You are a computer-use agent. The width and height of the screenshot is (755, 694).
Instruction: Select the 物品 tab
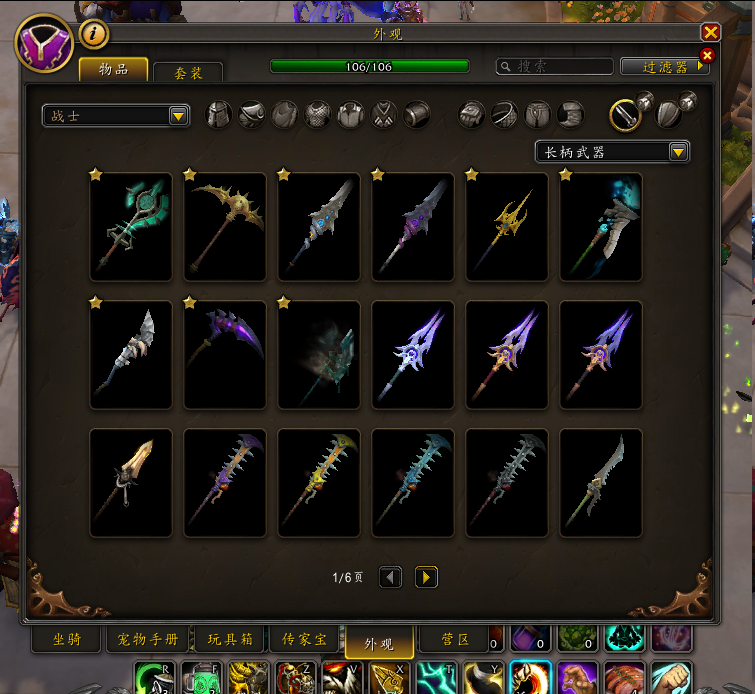pyautogui.click(x=113, y=69)
